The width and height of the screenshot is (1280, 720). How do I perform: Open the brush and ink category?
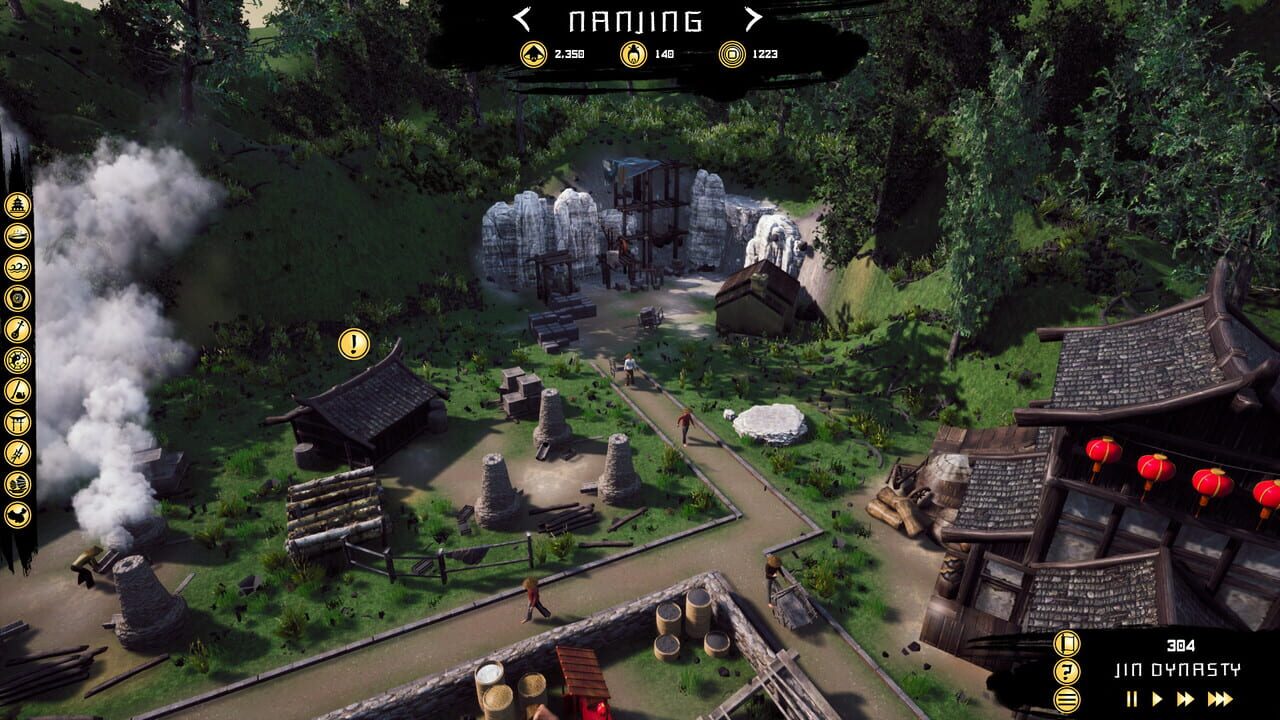[x=17, y=391]
